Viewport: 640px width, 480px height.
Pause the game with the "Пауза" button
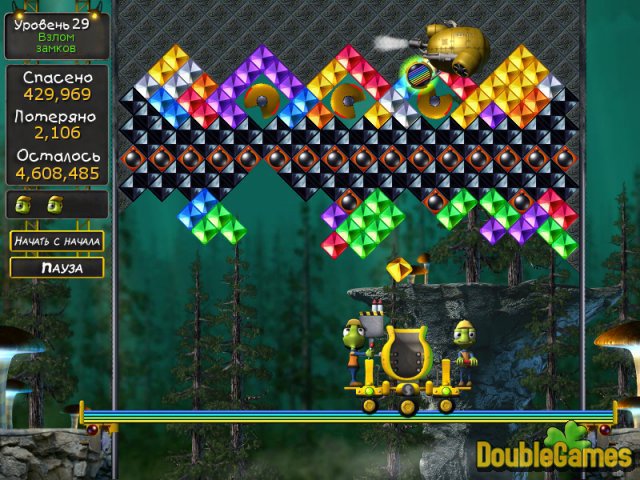coord(57,268)
